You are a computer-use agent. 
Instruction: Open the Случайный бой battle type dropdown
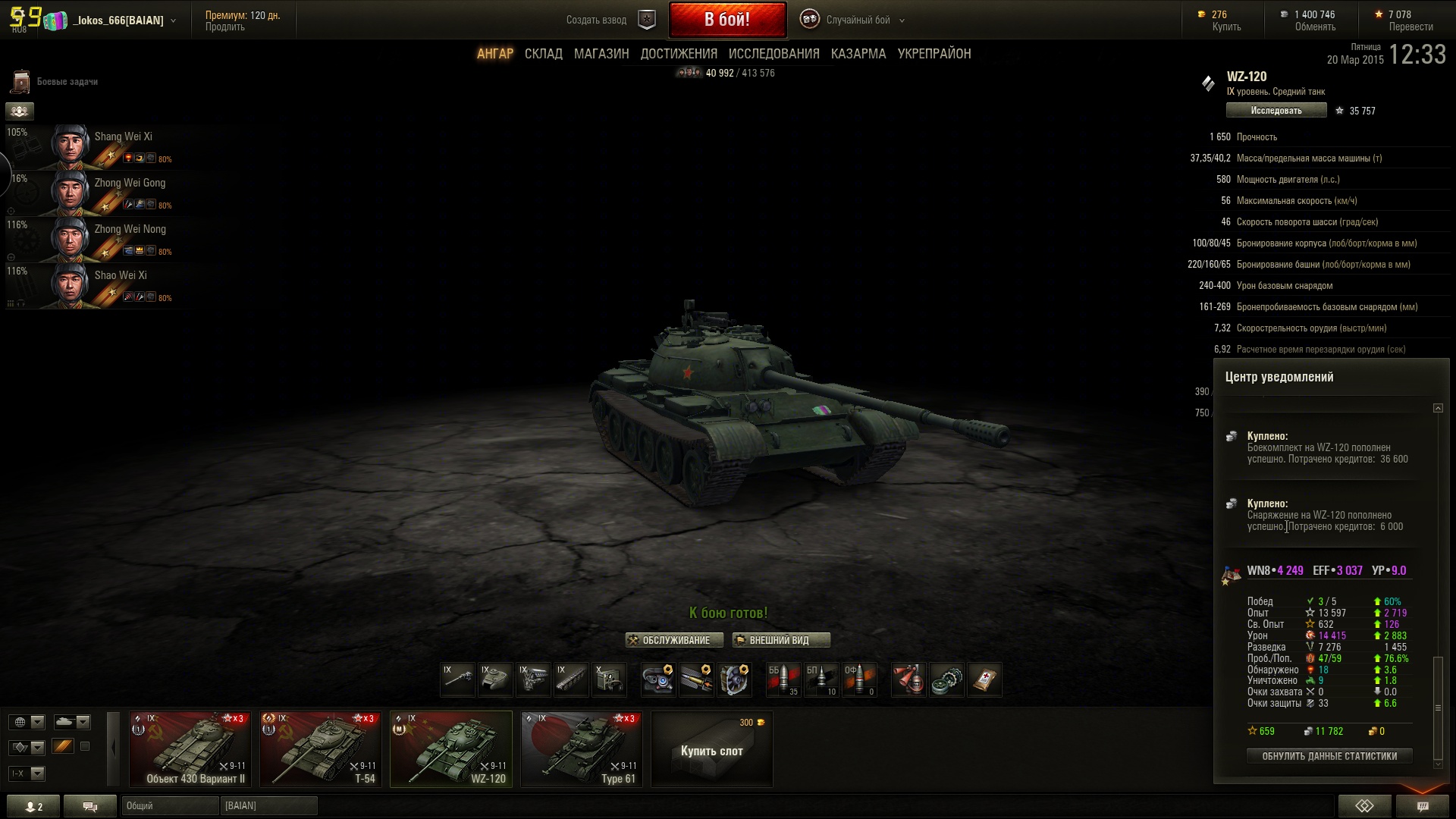(858, 20)
